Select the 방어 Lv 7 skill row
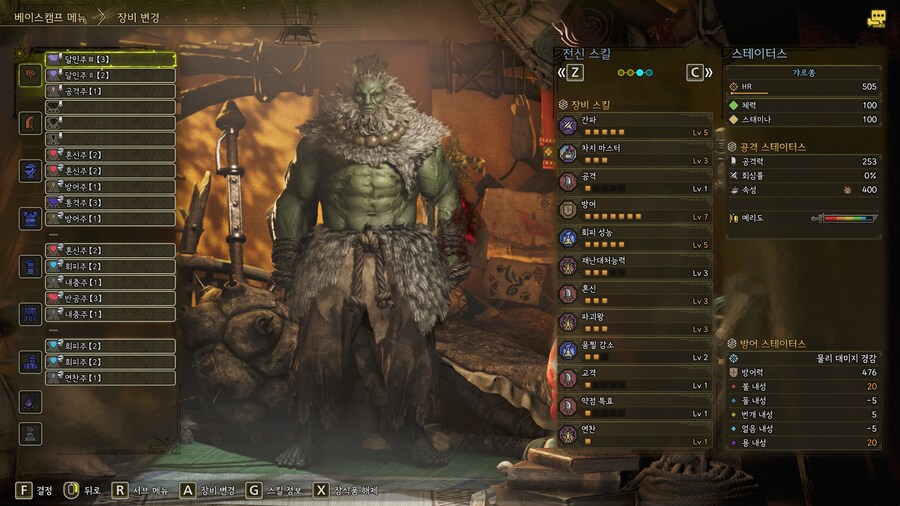Viewport: 900px width, 506px height. [635, 209]
